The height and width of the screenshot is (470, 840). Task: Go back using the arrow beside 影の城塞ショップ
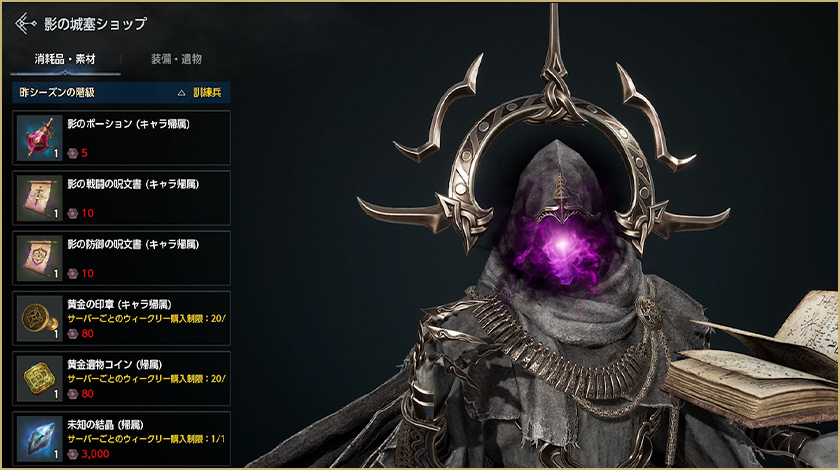click(x=27, y=22)
